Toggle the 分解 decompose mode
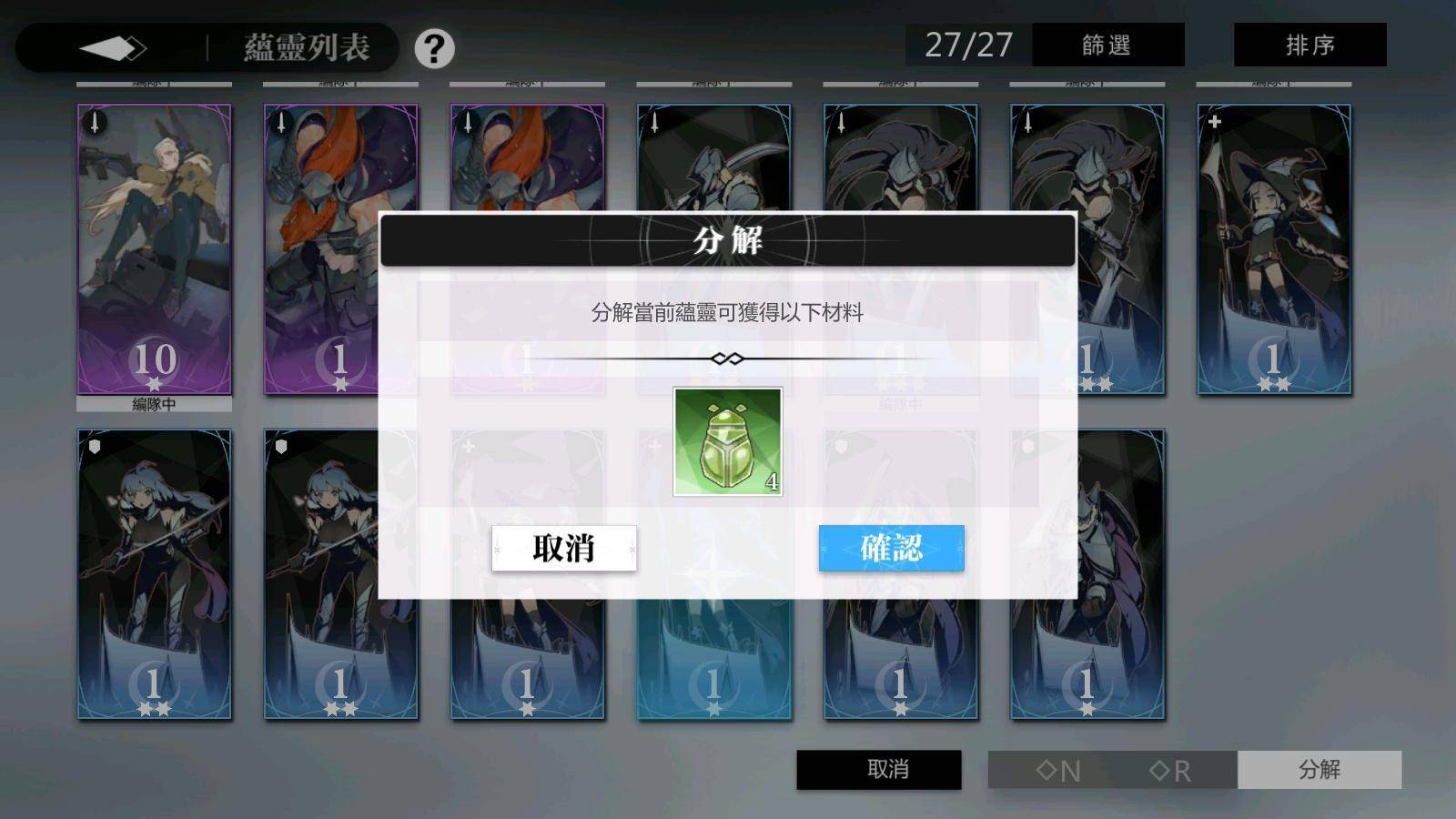1456x819 pixels. (1319, 769)
